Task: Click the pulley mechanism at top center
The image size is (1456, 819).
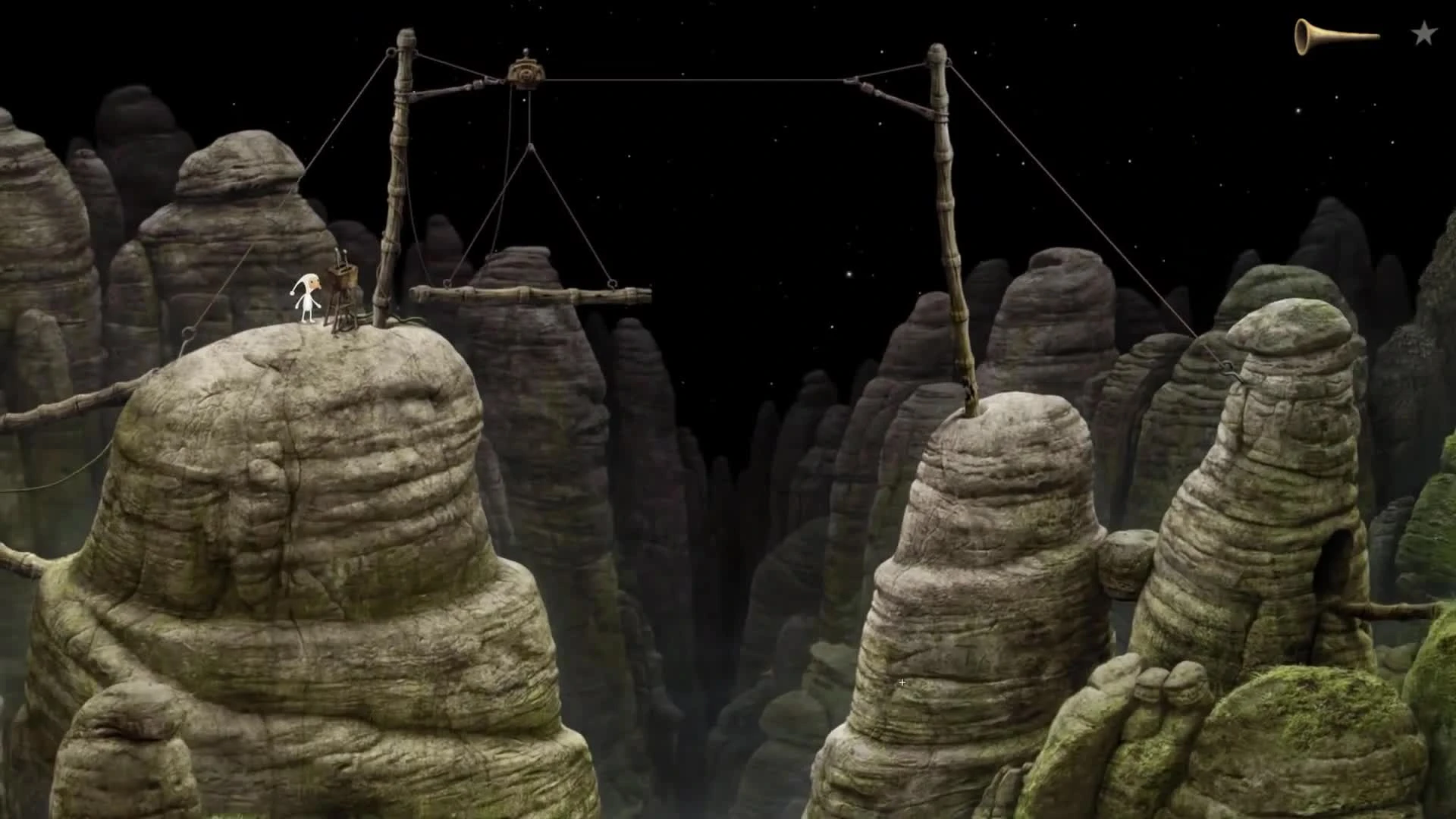Action: point(526,74)
